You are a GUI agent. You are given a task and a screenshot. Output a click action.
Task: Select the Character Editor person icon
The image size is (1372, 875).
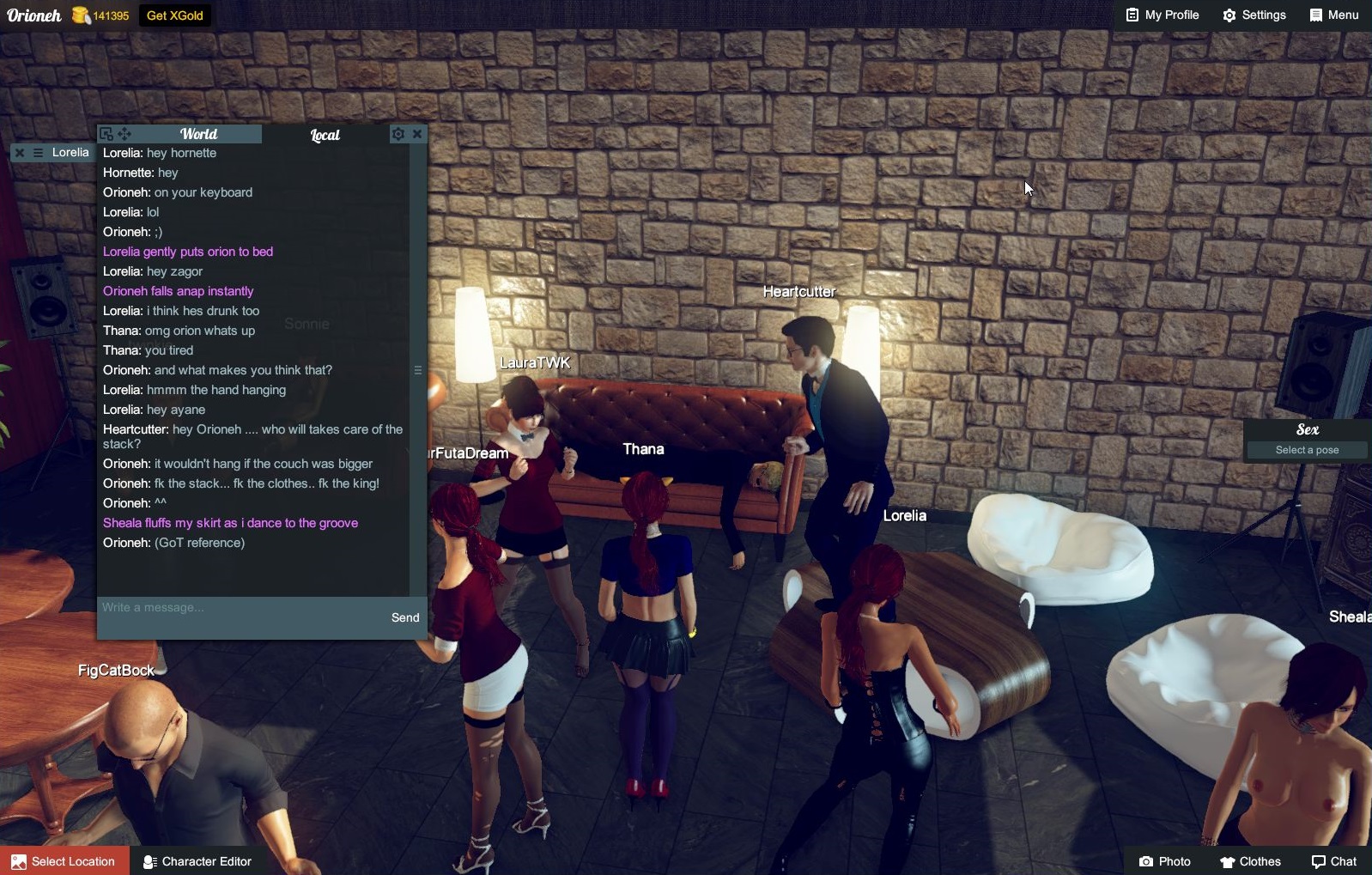(149, 861)
